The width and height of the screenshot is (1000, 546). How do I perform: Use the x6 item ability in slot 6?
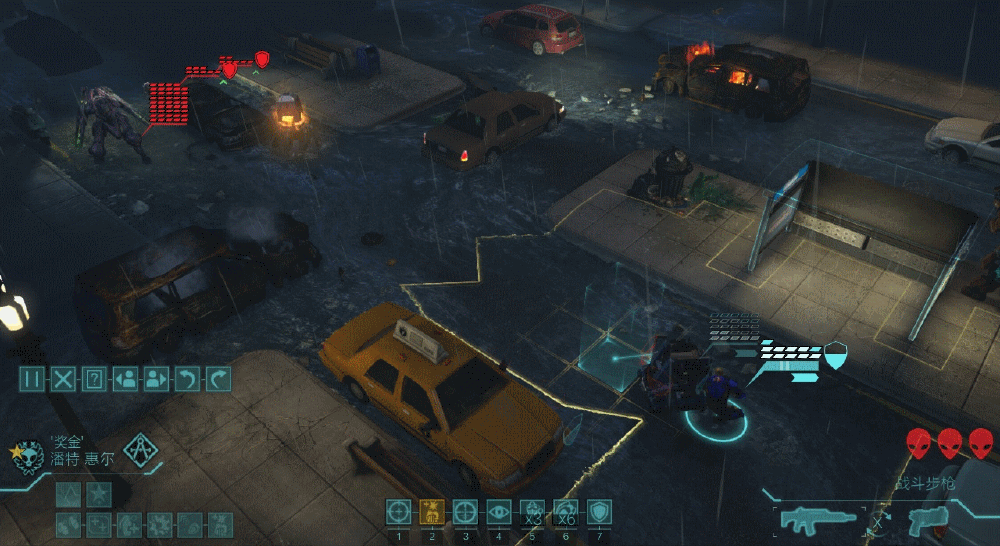[x=565, y=511]
